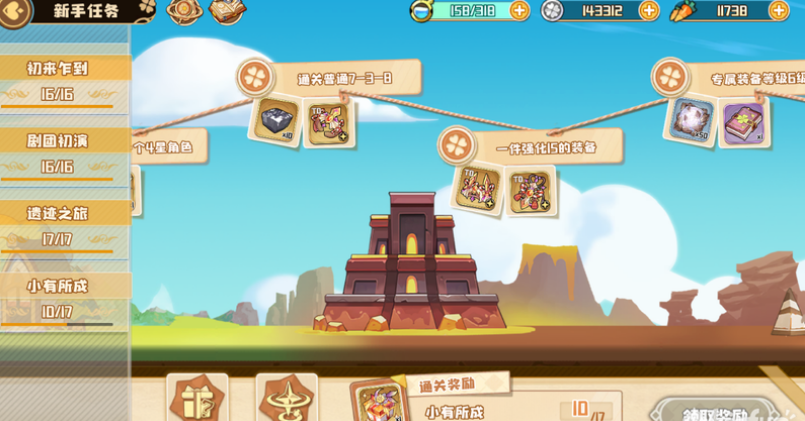Add stamina with the plus button
This screenshot has height=421, width=805.
click(x=519, y=11)
